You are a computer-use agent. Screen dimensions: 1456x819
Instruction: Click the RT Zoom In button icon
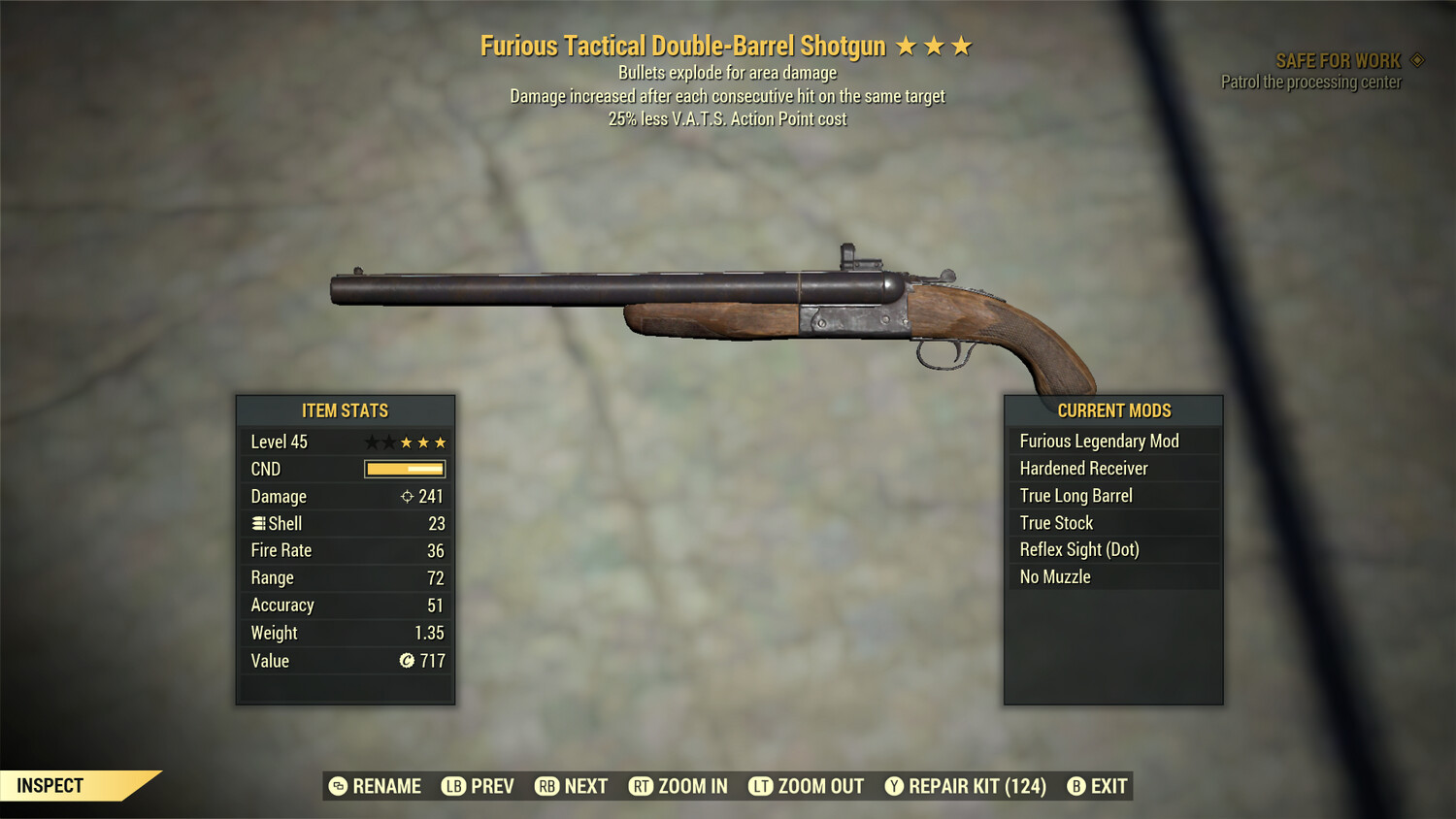(642, 786)
